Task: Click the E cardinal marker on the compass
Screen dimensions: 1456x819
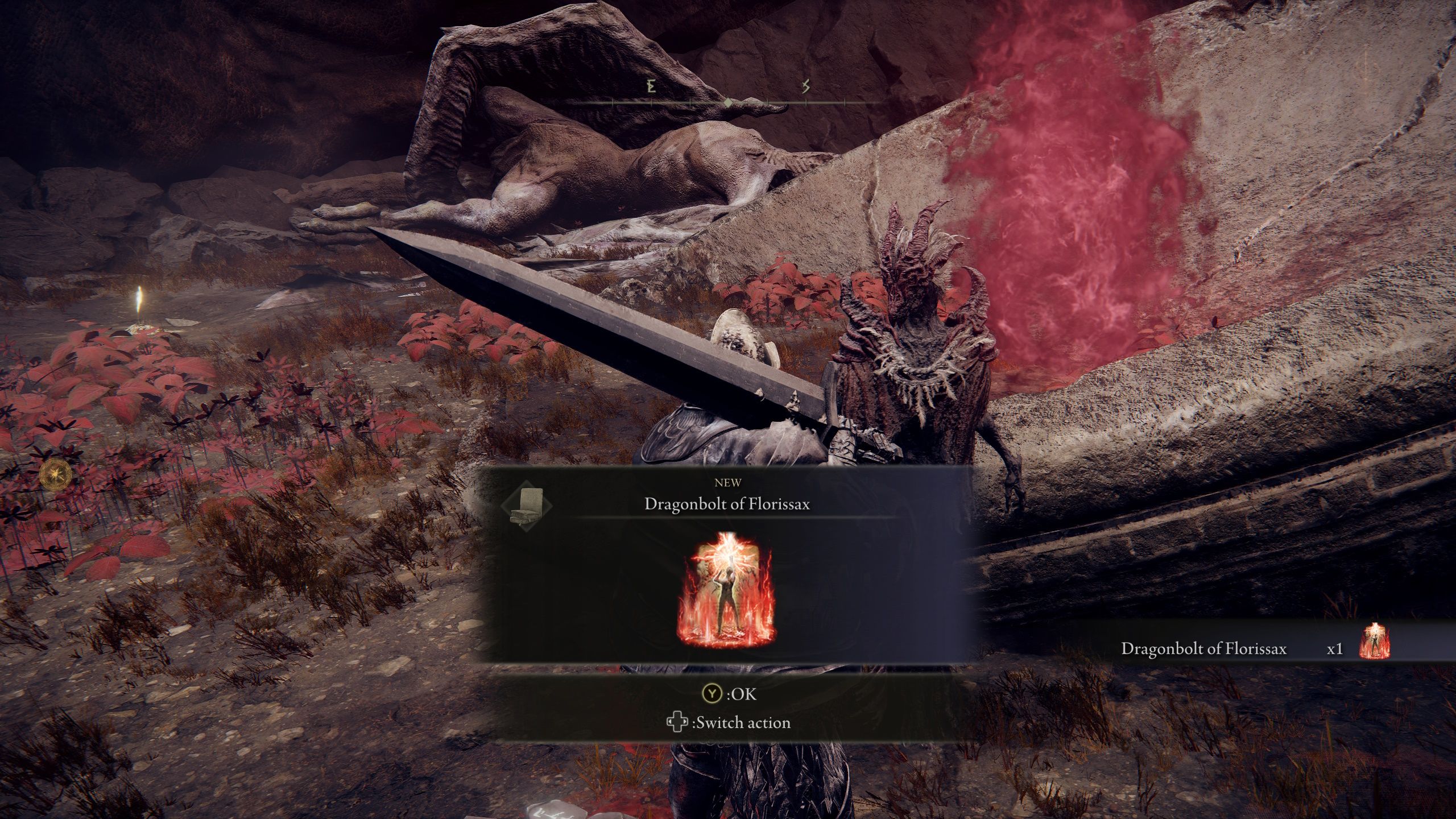Action: [x=650, y=85]
